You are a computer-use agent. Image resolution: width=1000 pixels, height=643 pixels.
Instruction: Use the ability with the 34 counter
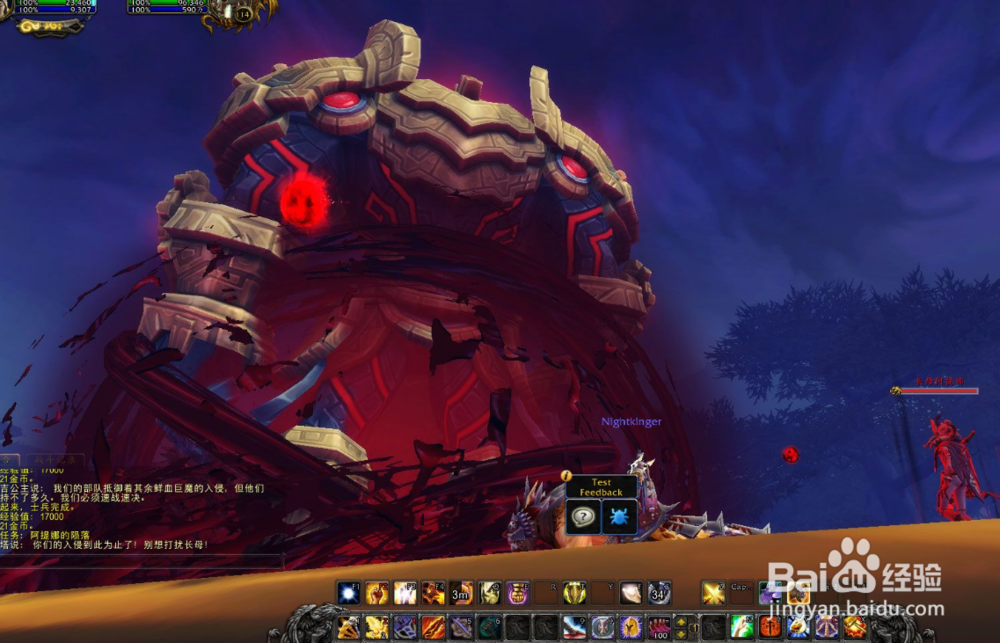pos(658,592)
